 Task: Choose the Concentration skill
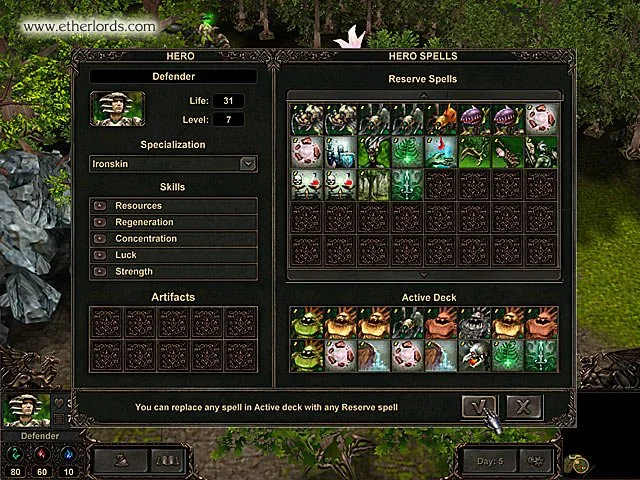173,239
